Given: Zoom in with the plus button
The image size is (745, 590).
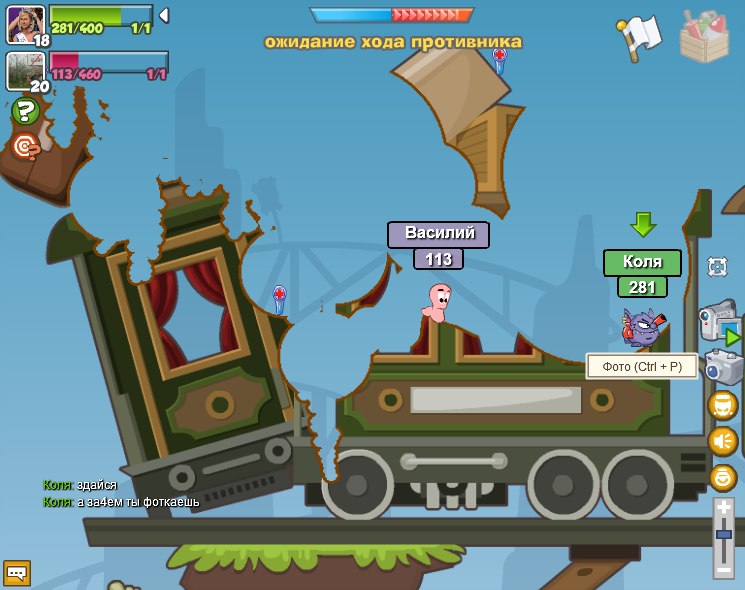Looking at the screenshot, I should [724, 508].
